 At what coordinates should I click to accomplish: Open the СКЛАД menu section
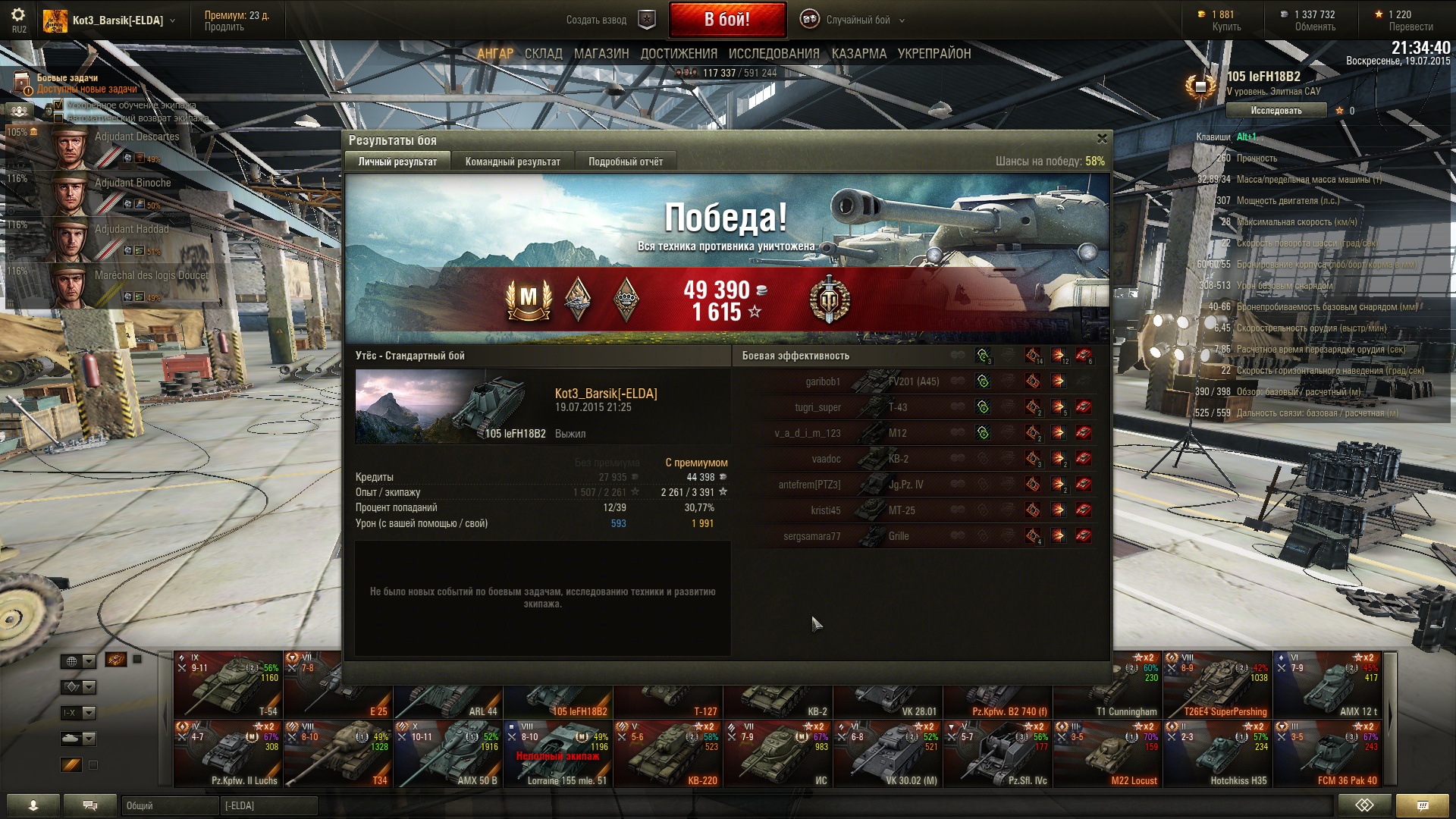tap(543, 54)
